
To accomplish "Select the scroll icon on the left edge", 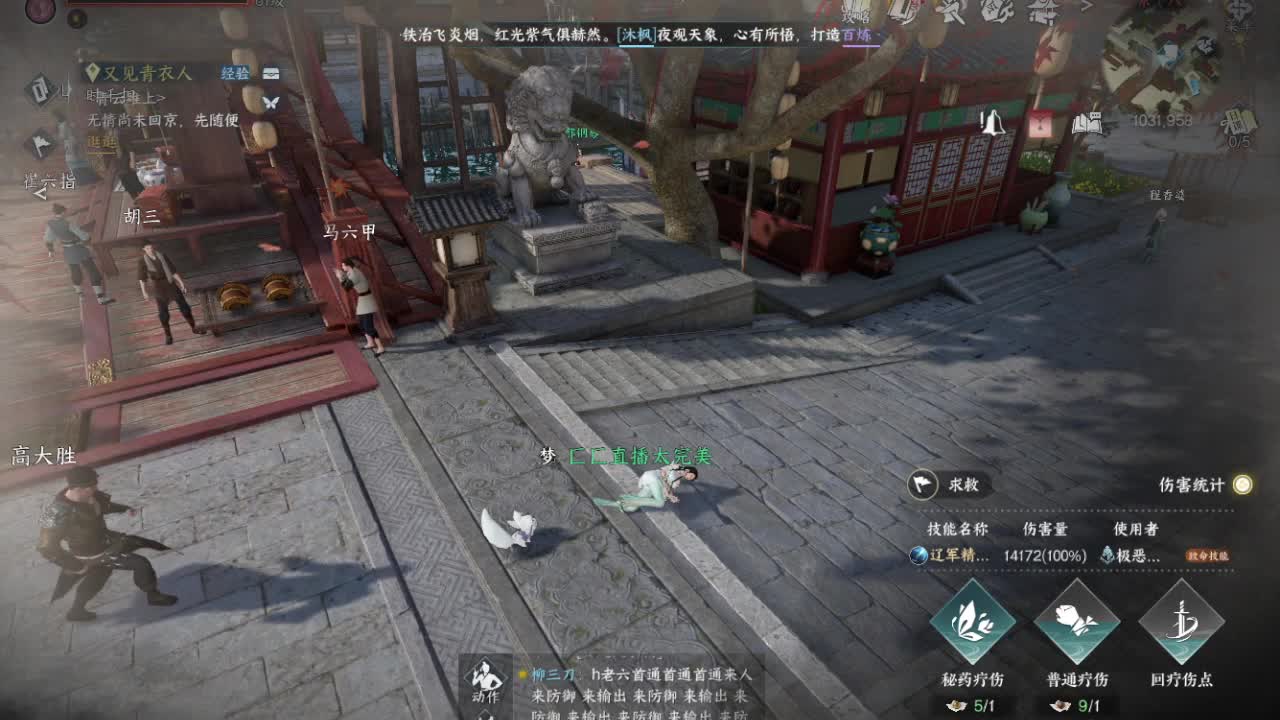I will [40, 90].
